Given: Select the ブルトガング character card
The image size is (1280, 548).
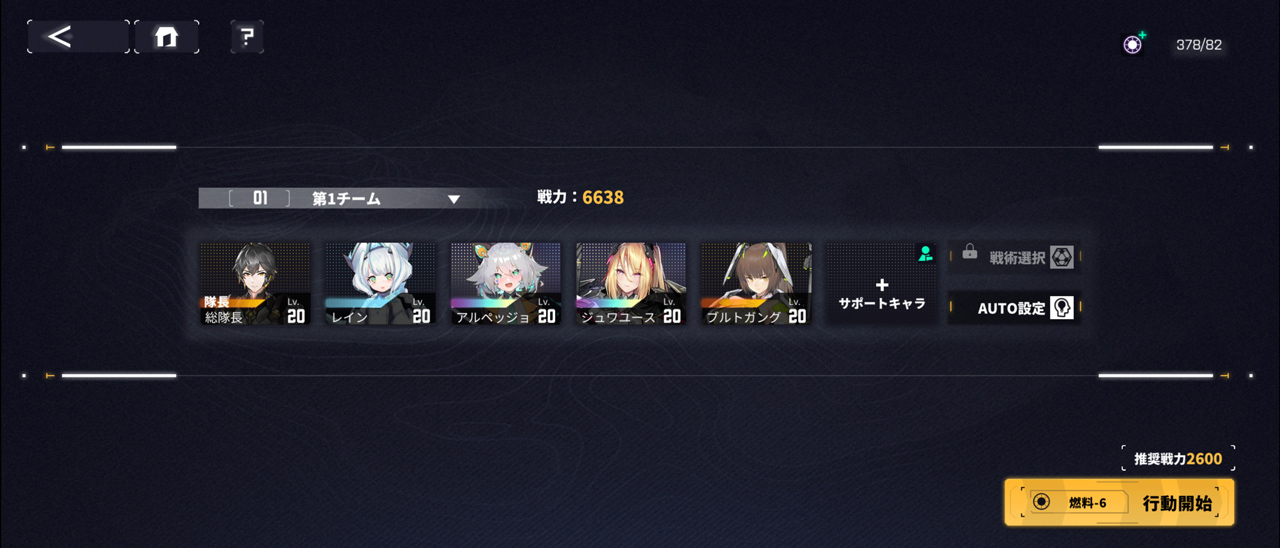Looking at the screenshot, I should [756, 284].
